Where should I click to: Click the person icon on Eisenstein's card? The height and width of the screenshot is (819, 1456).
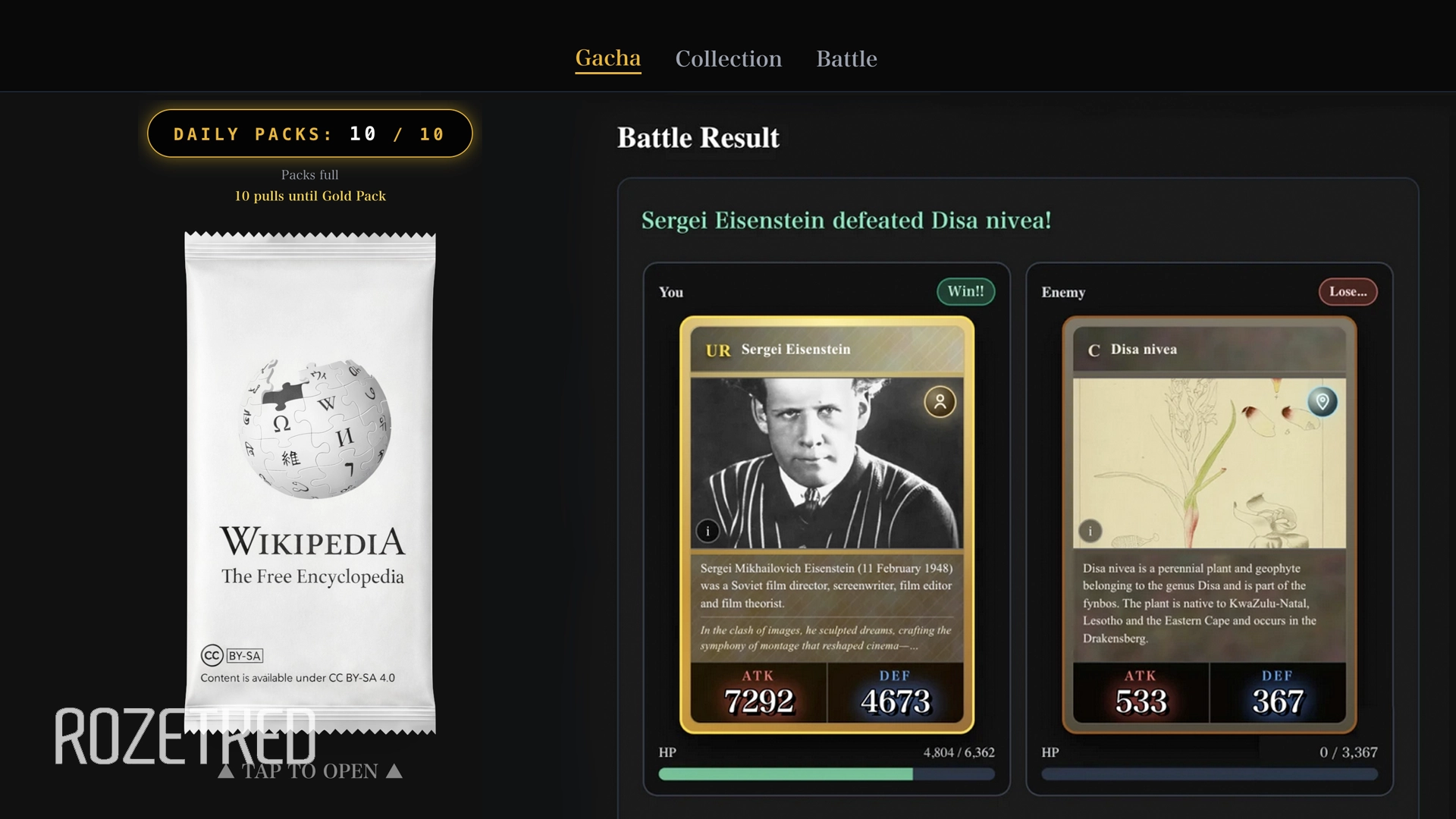tap(940, 403)
